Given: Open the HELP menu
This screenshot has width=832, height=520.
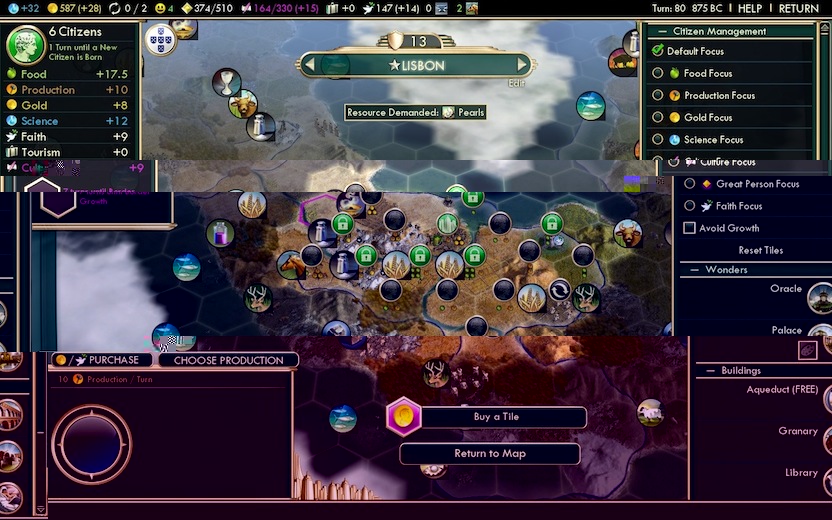Looking at the screenshot, I should pos(750,8).
